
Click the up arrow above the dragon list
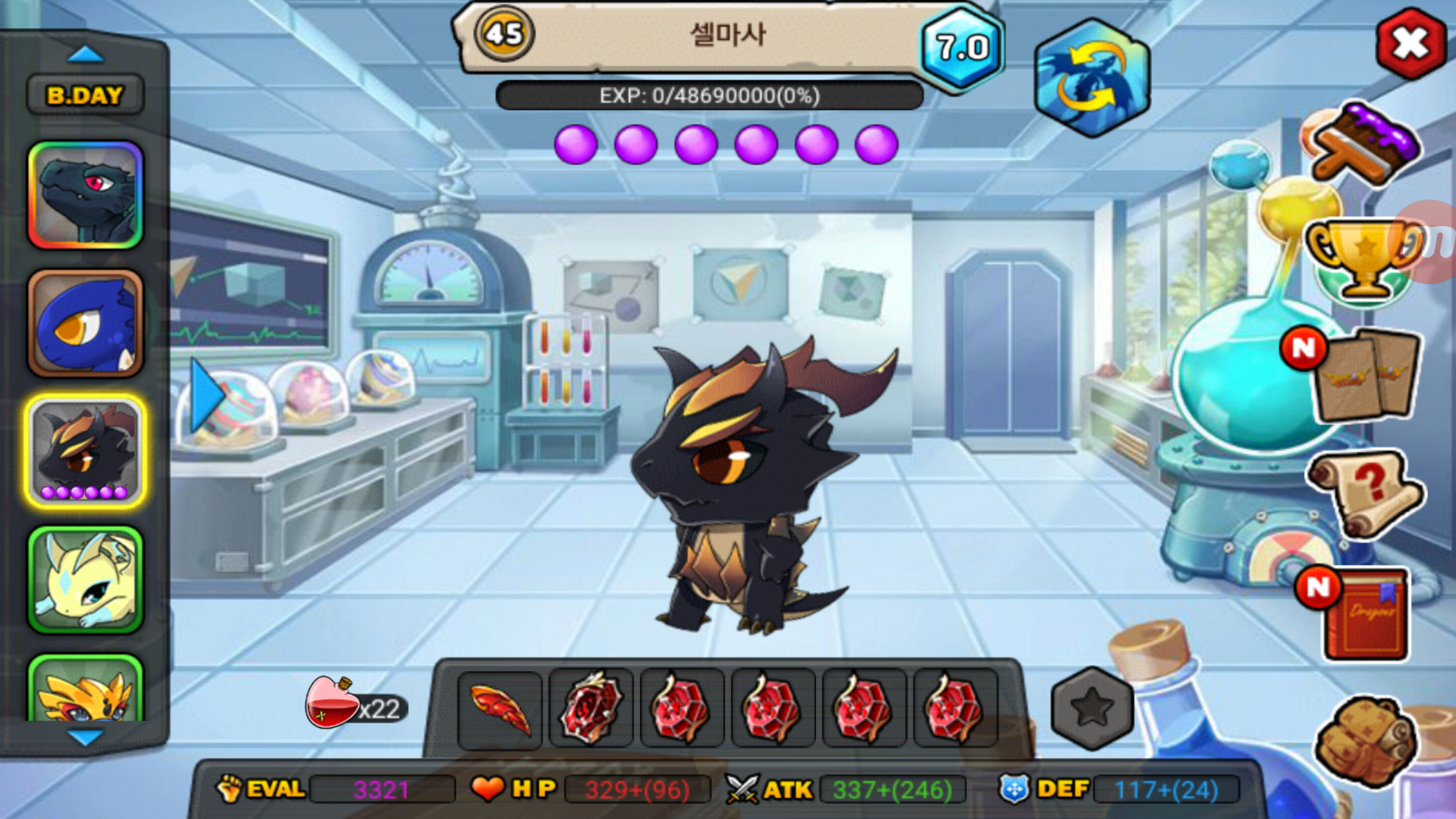pos(85,55)
